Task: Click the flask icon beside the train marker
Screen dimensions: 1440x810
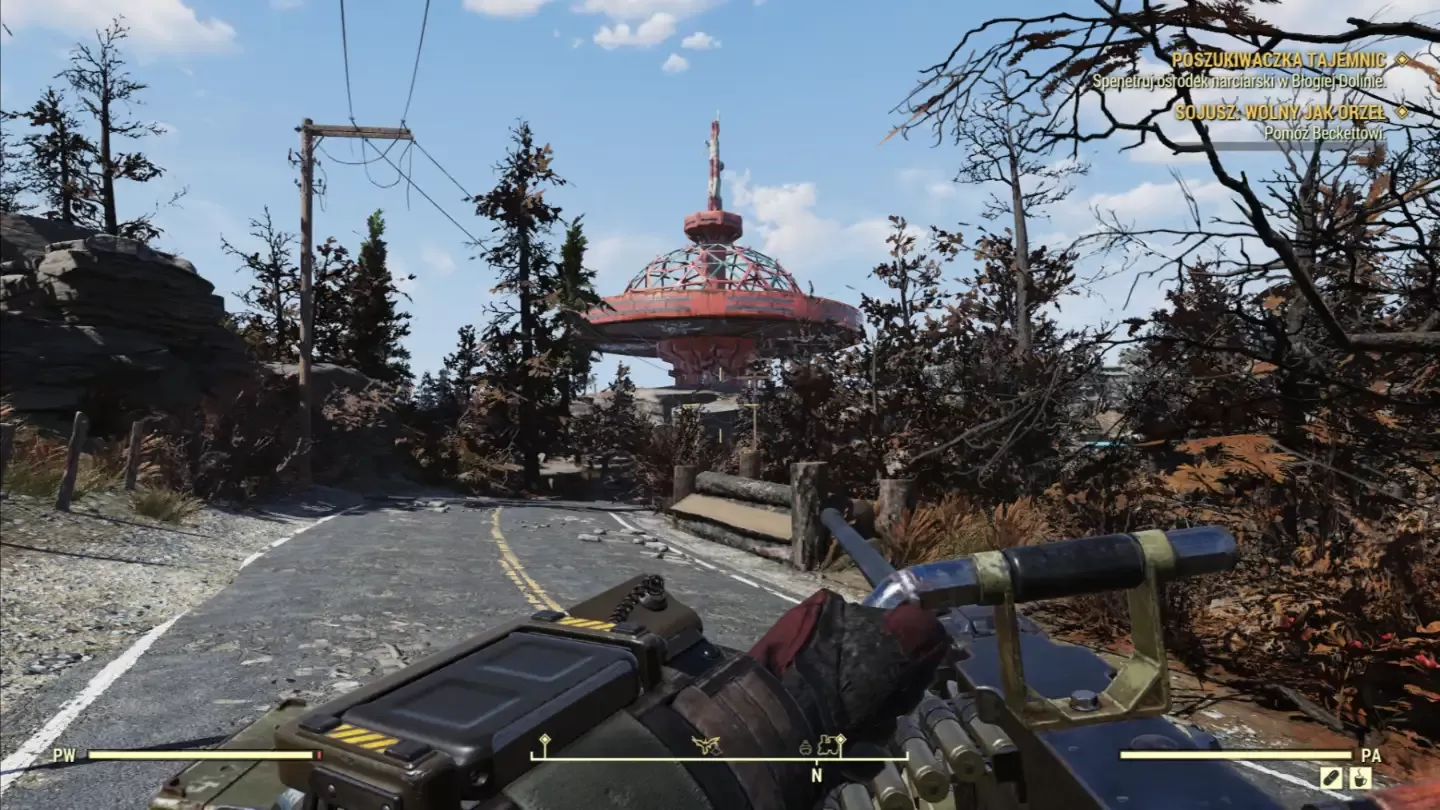Action: tap(805, 748)
